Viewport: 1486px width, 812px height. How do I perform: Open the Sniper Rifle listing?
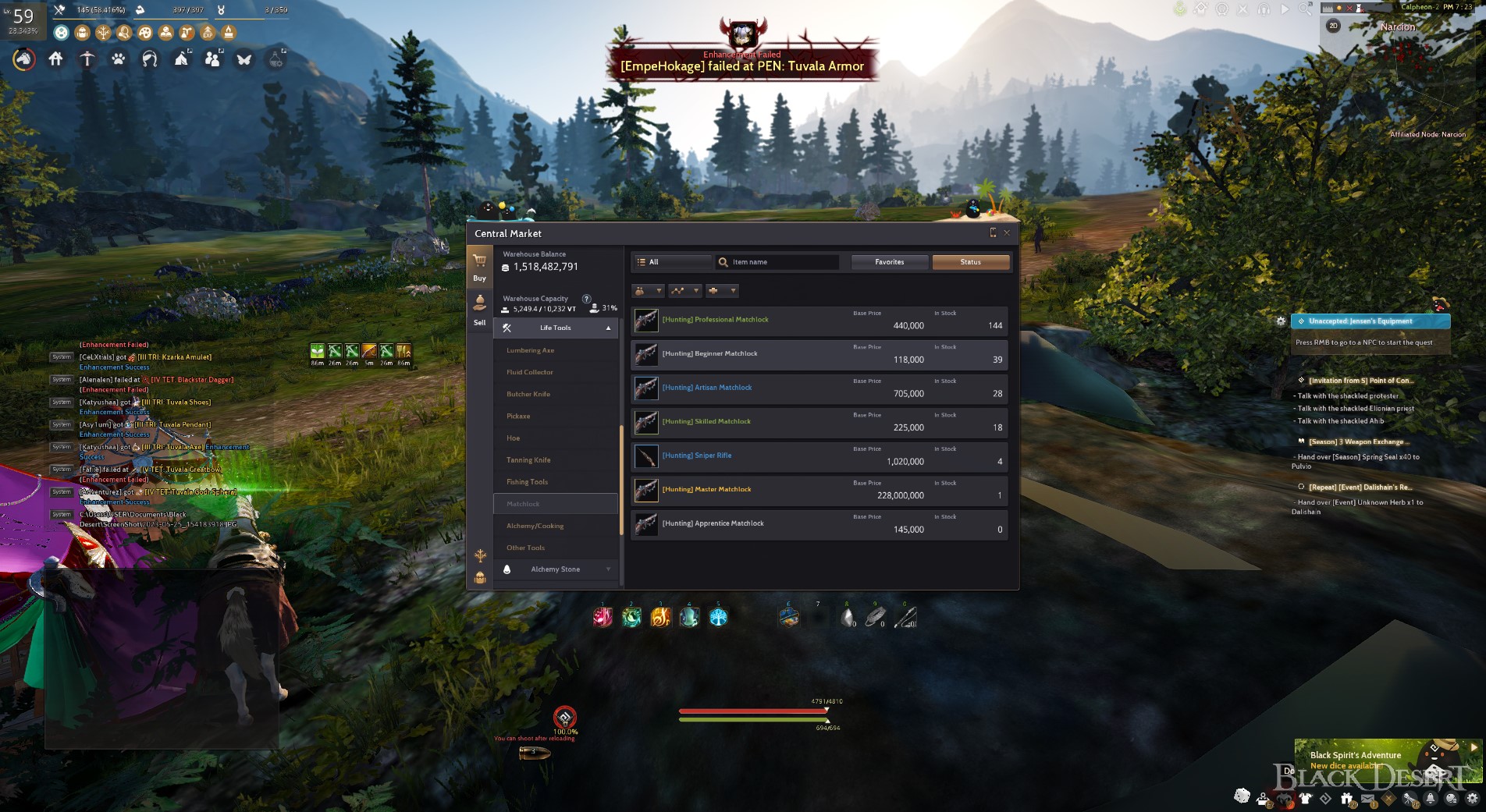pyautogui.click(x=819, y=456)
